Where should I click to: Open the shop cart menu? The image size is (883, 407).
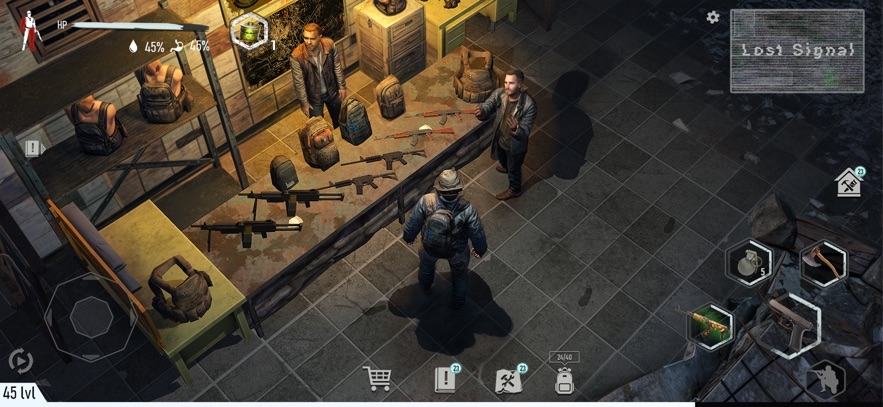[x=377, y=379]
